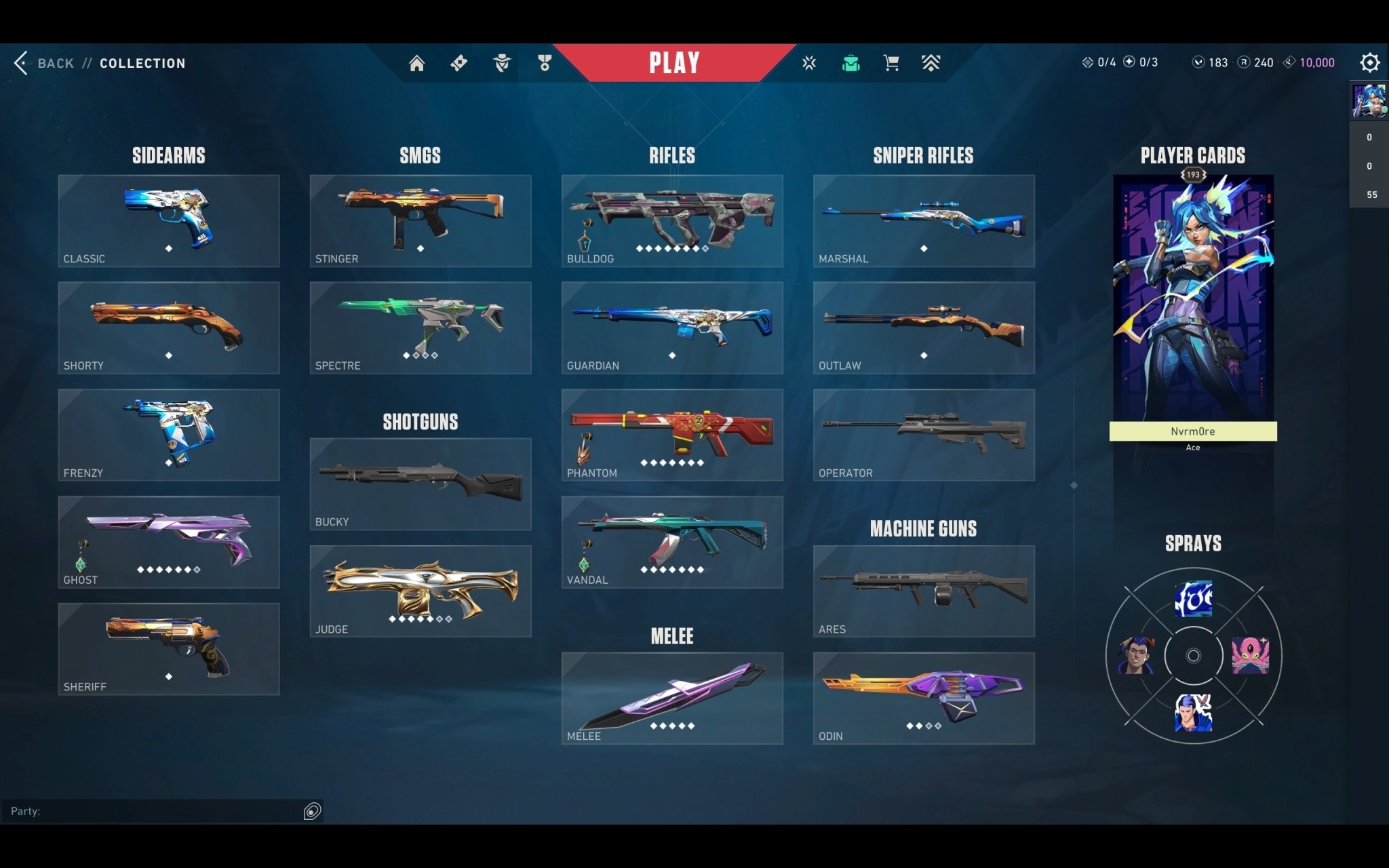Go back from the Collection screen
This screenshot has width=1389, height=868.
point(45,63)
